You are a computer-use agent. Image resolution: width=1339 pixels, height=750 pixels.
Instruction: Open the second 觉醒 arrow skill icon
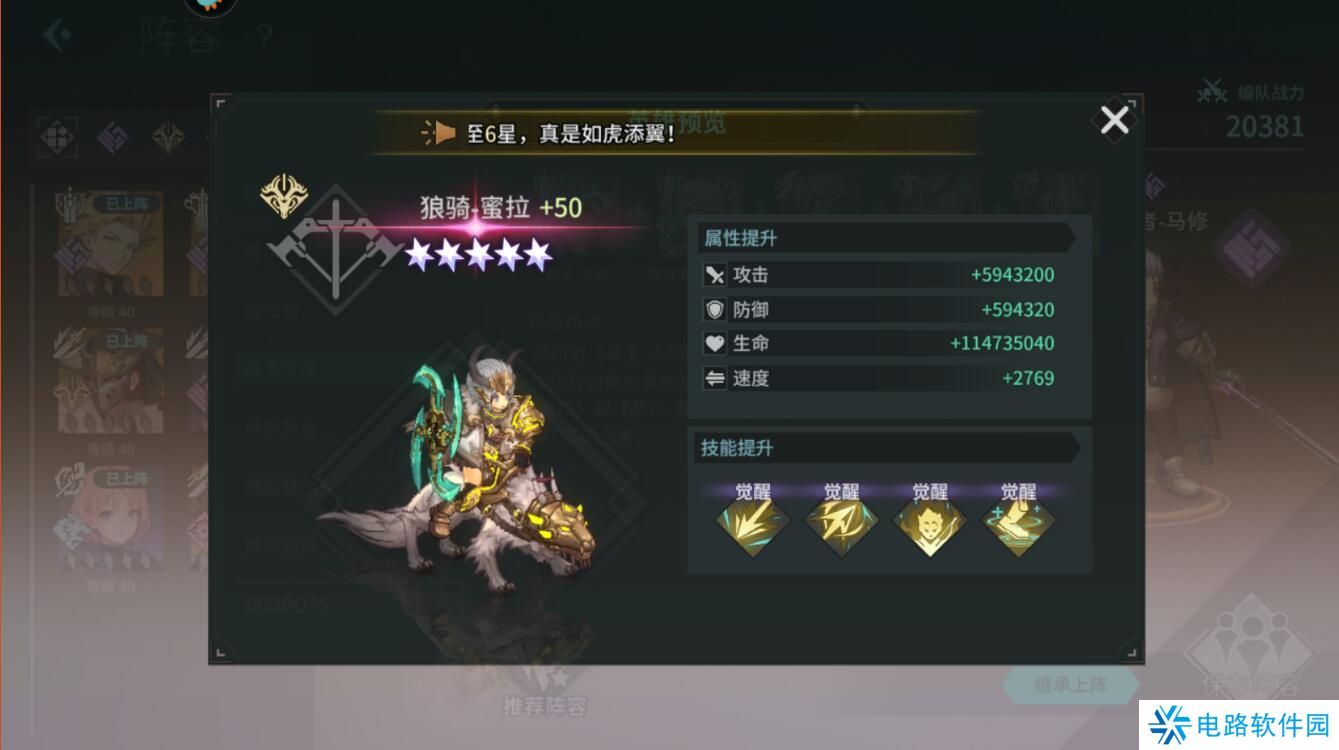[841, 525]
